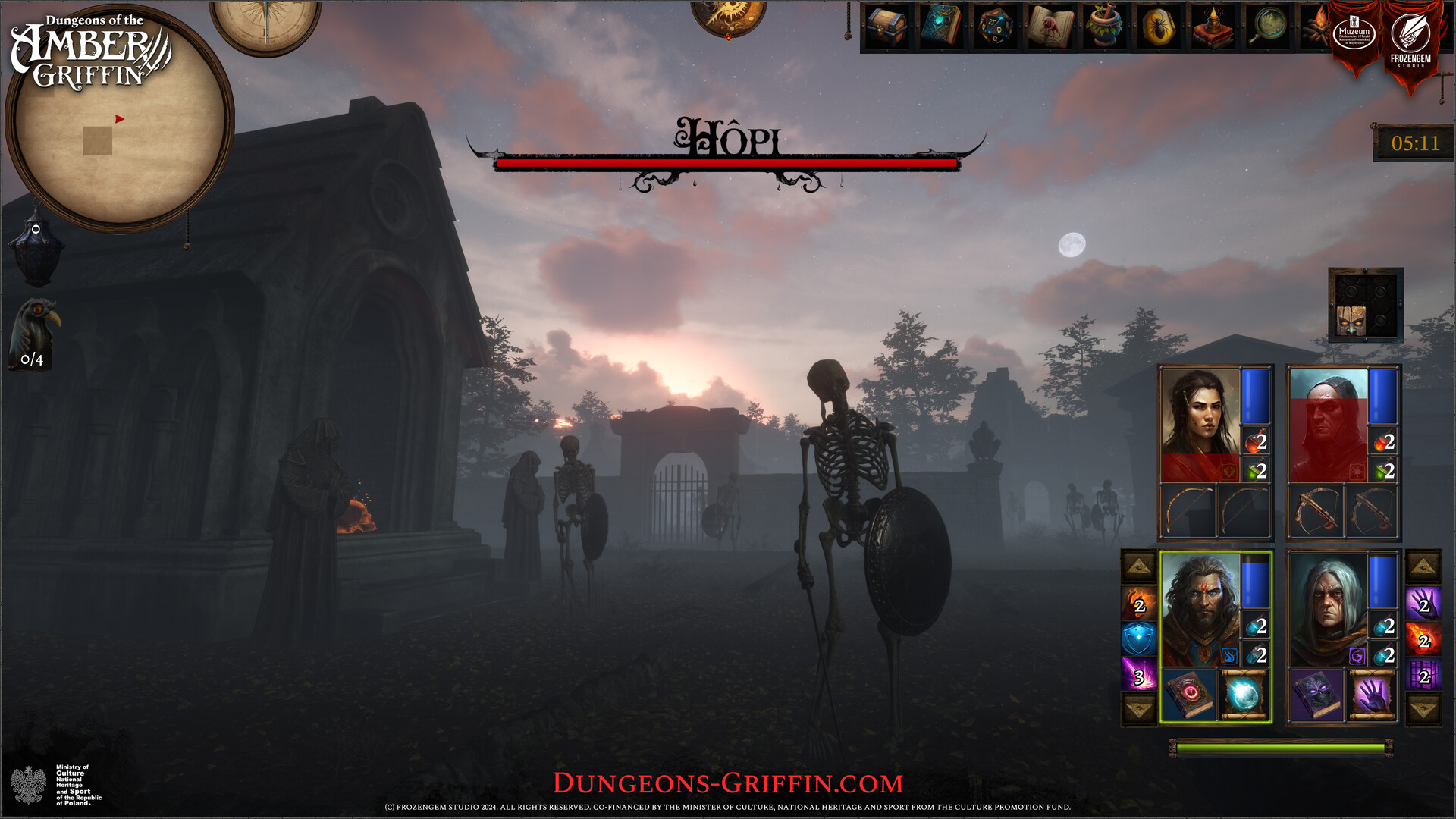The height and width of the screenshot is (819, 1456).
Task: Toggle the hanging lantern below the minimap
Action: coord(34,250)
